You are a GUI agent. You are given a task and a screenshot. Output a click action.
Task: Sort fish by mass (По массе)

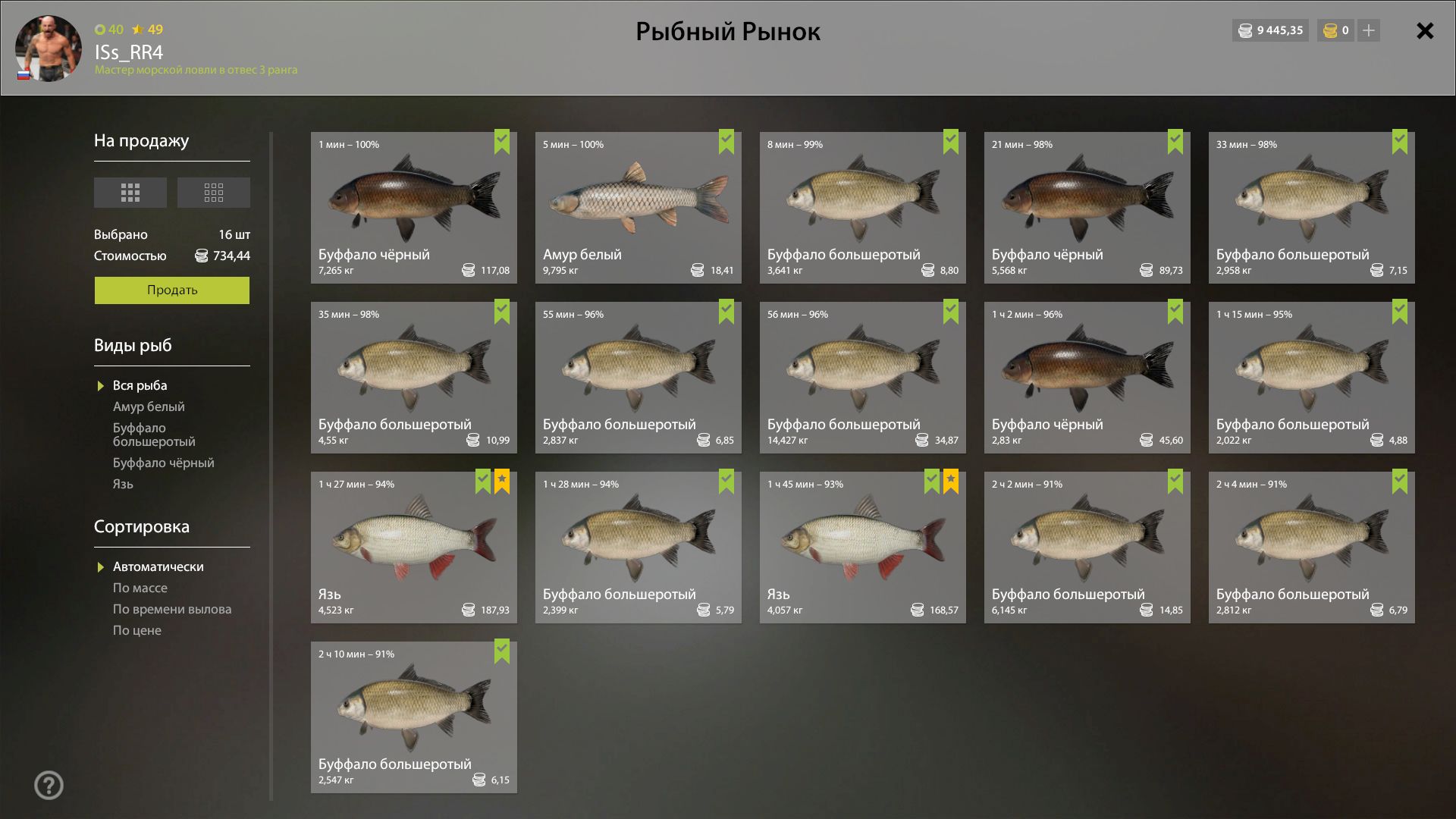(140, 588)
